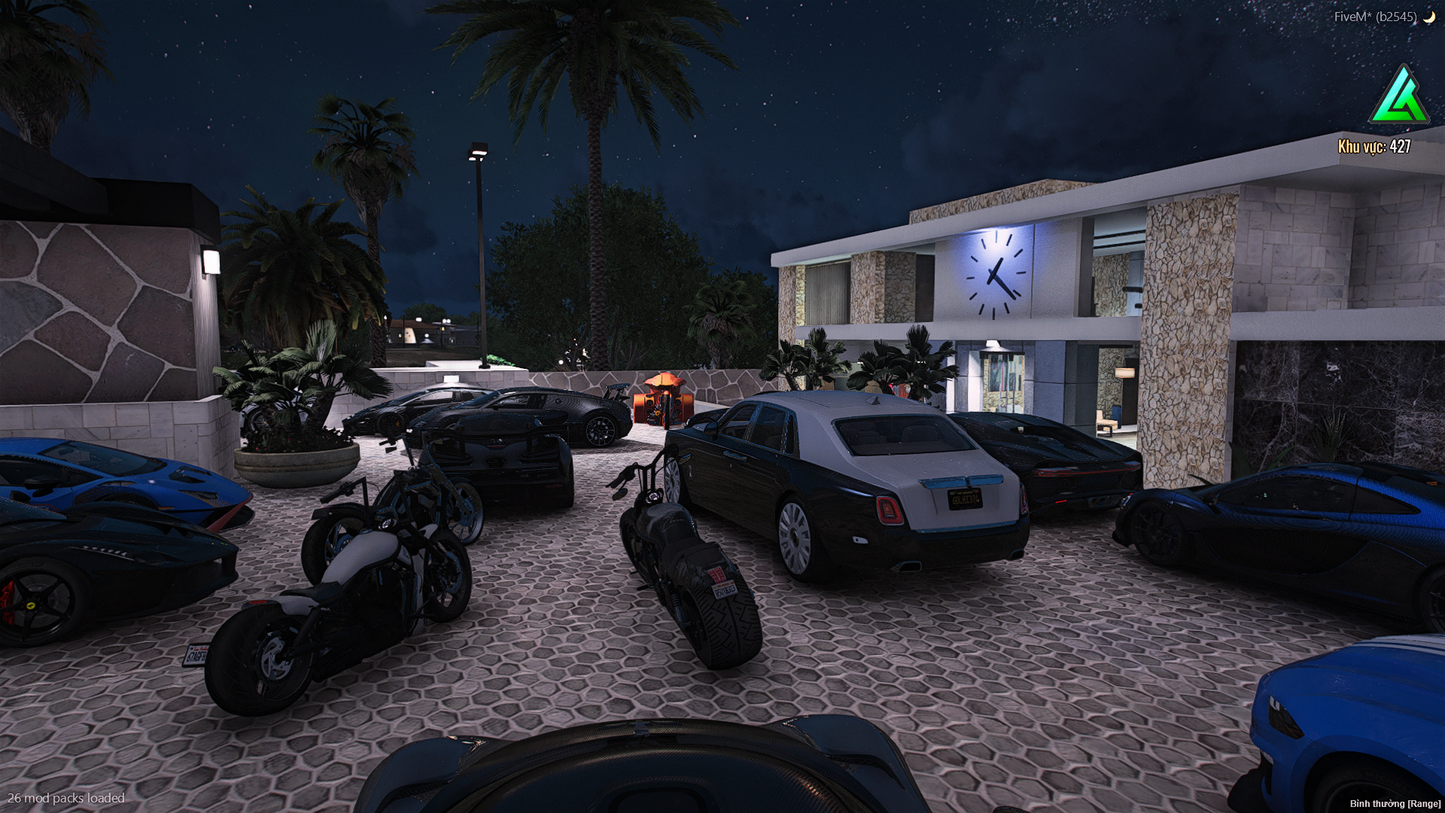The height and width of the screenshot is (813, 1445).
Task: Click the green triangle server logo
Action: [x=1399, y=98]
